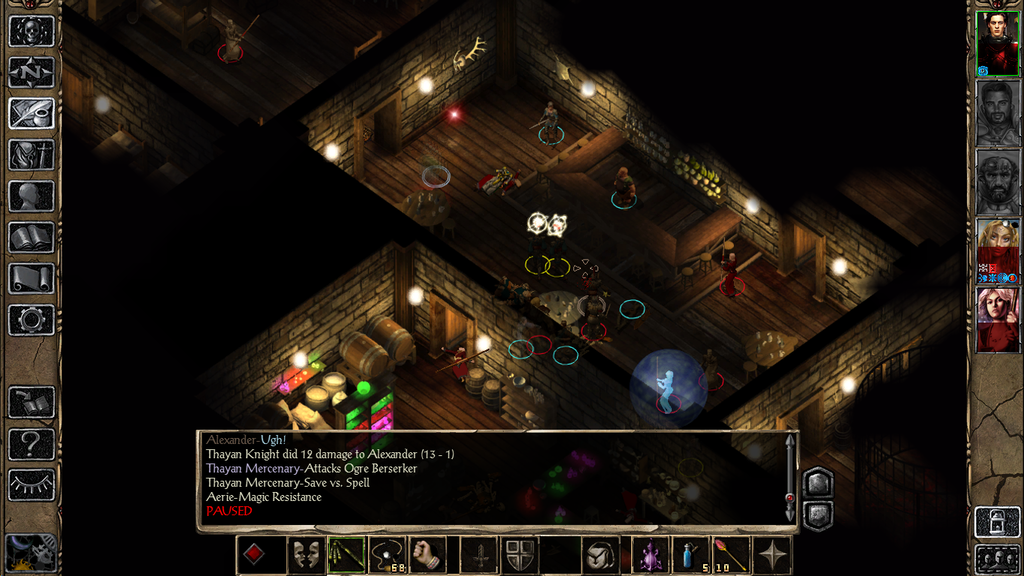Click the select-all party button
This screenshot has height=576, width=1024.
coord(997,558)
